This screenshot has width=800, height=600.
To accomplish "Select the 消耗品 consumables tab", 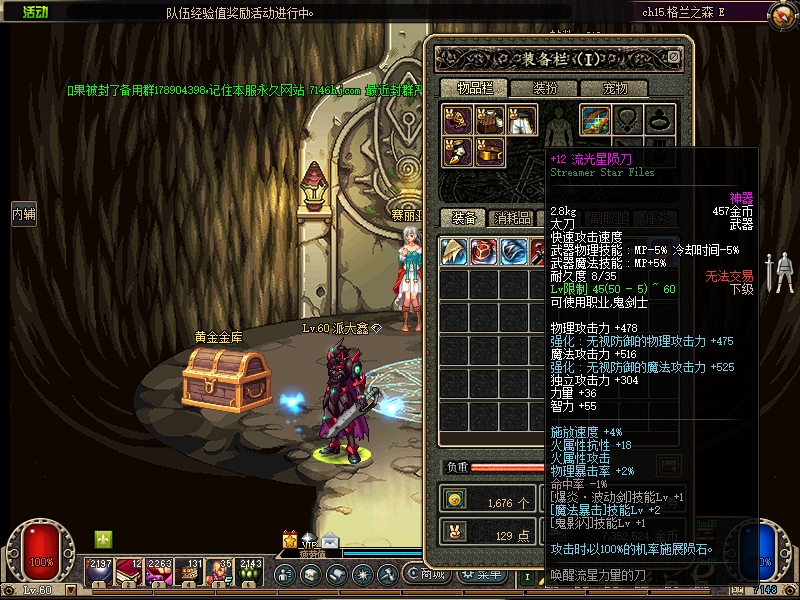I will (512, 218).
